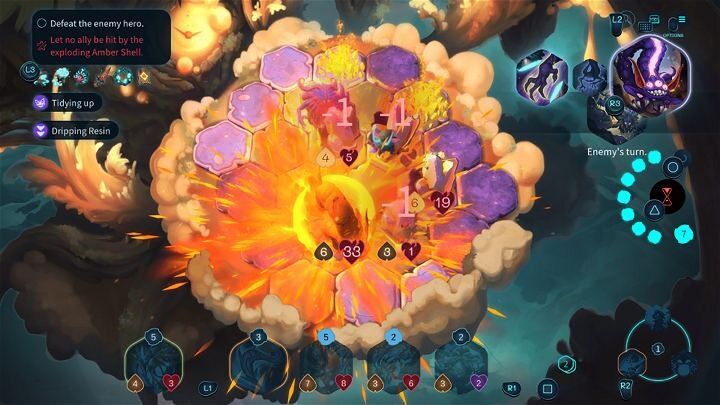
Task: Choose the hand card with 3 attack and 6 health
Action: (393, 364)
